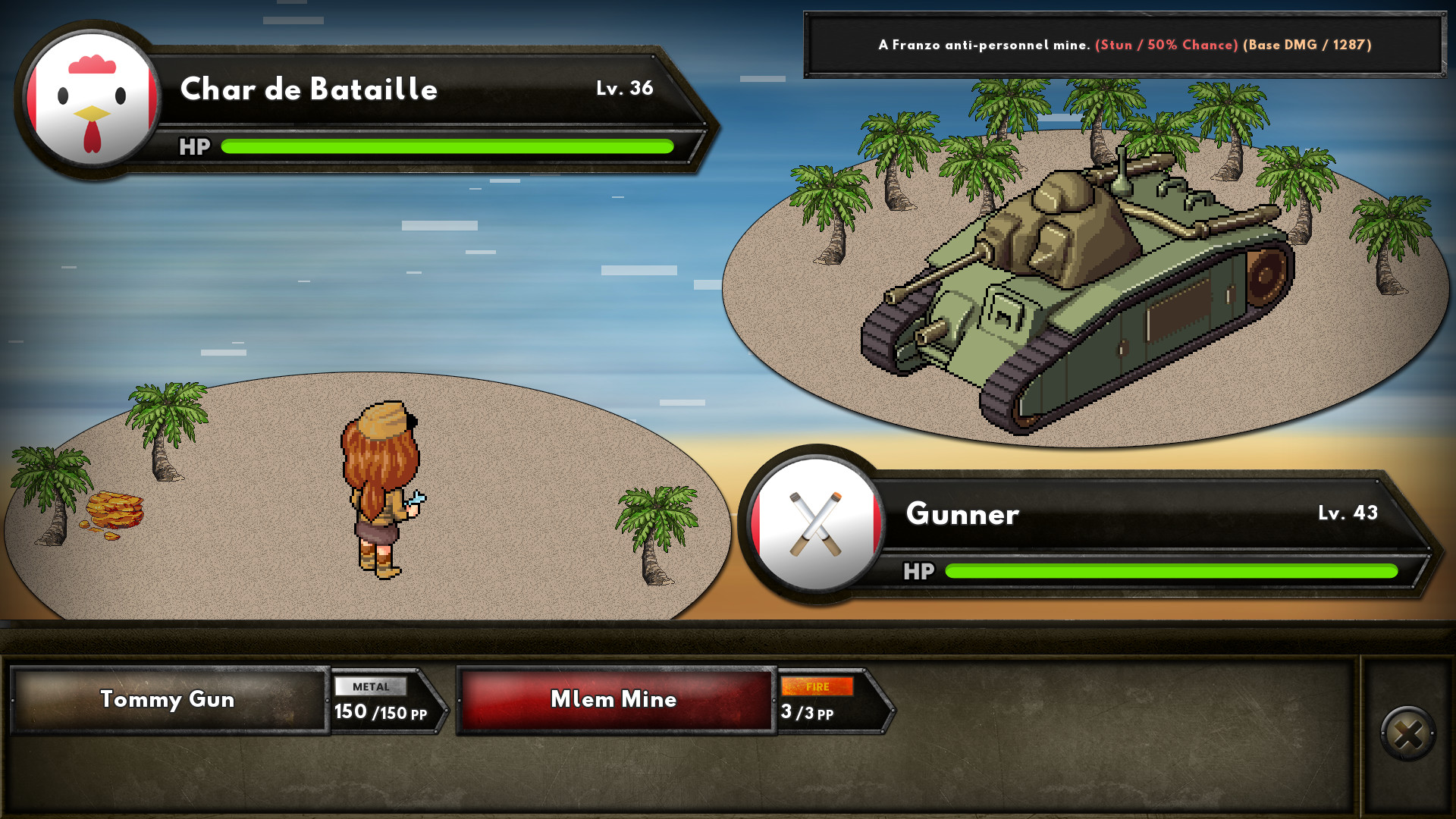Click the 150/150 PP counter for Tommy Gun

click(381, 713)
